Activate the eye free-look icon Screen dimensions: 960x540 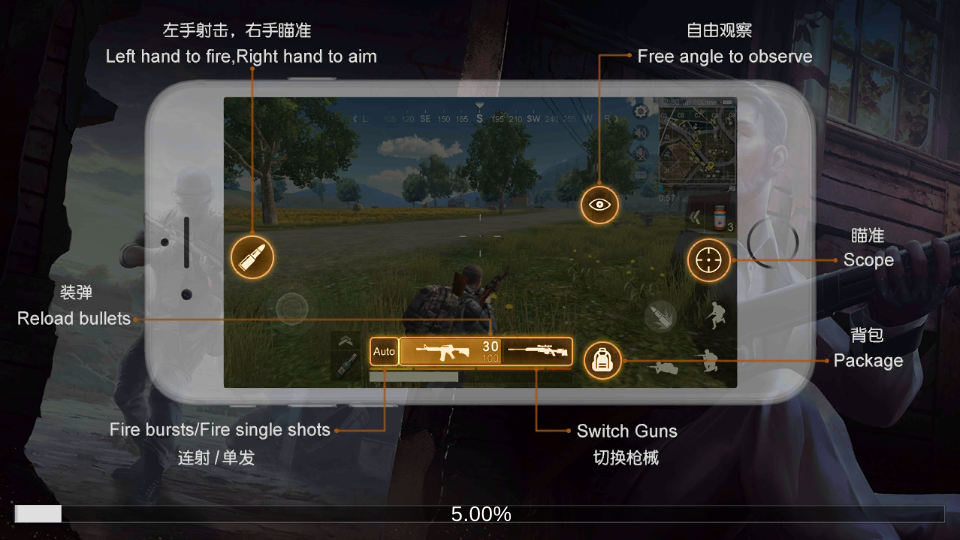[600, 204]
